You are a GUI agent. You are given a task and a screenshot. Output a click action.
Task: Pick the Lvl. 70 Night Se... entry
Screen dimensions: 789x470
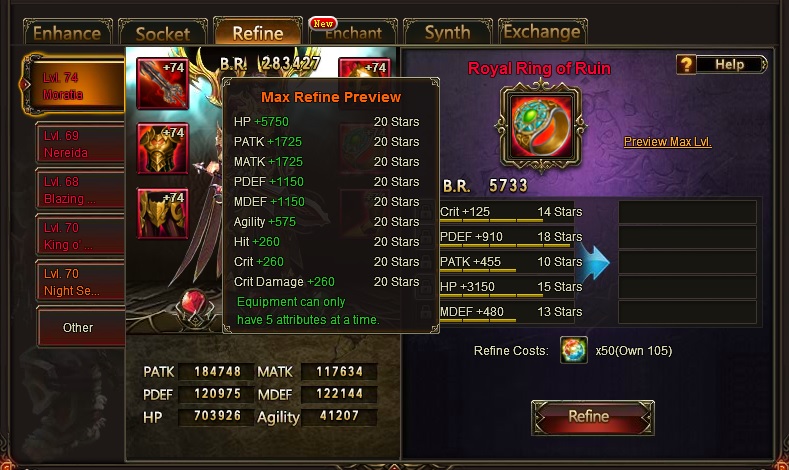point(80,282)
